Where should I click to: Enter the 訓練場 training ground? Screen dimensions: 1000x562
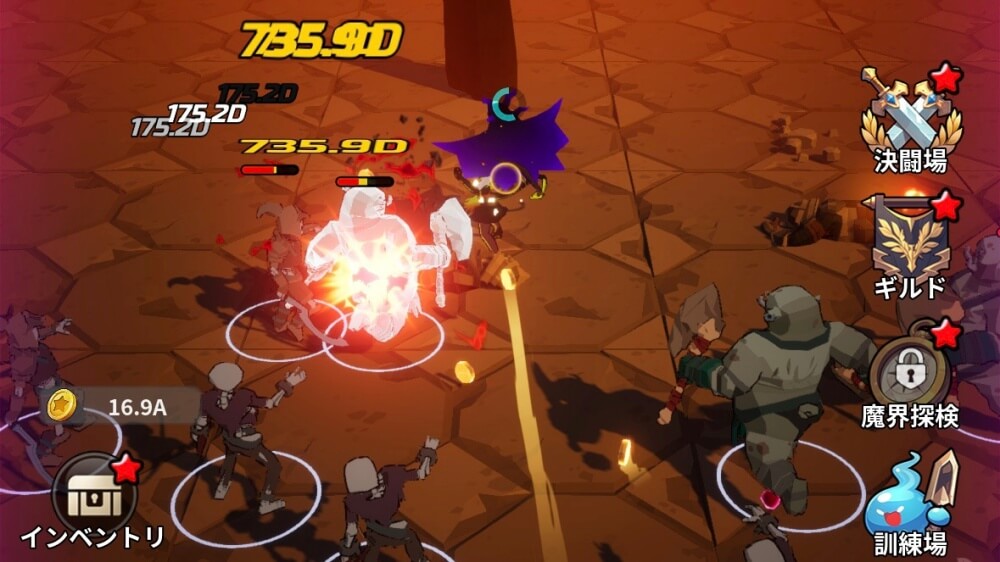[911, 497]
